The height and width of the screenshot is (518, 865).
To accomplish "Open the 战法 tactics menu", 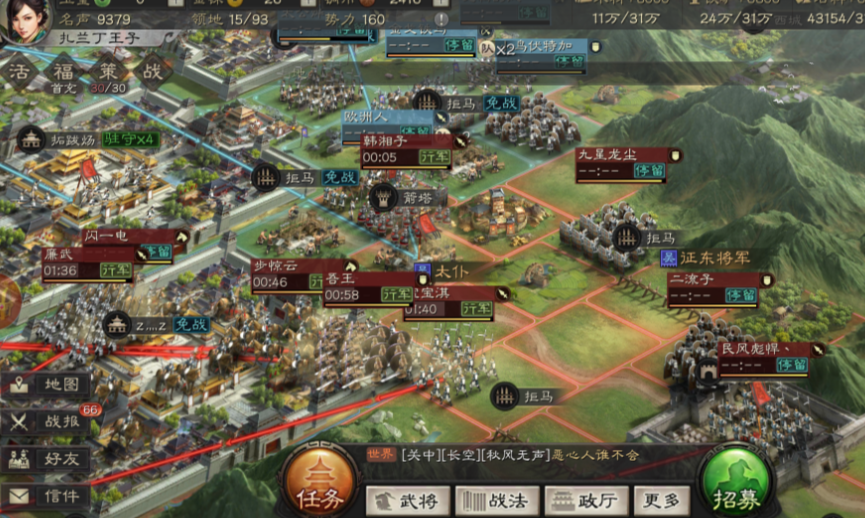I will (497, 500).
